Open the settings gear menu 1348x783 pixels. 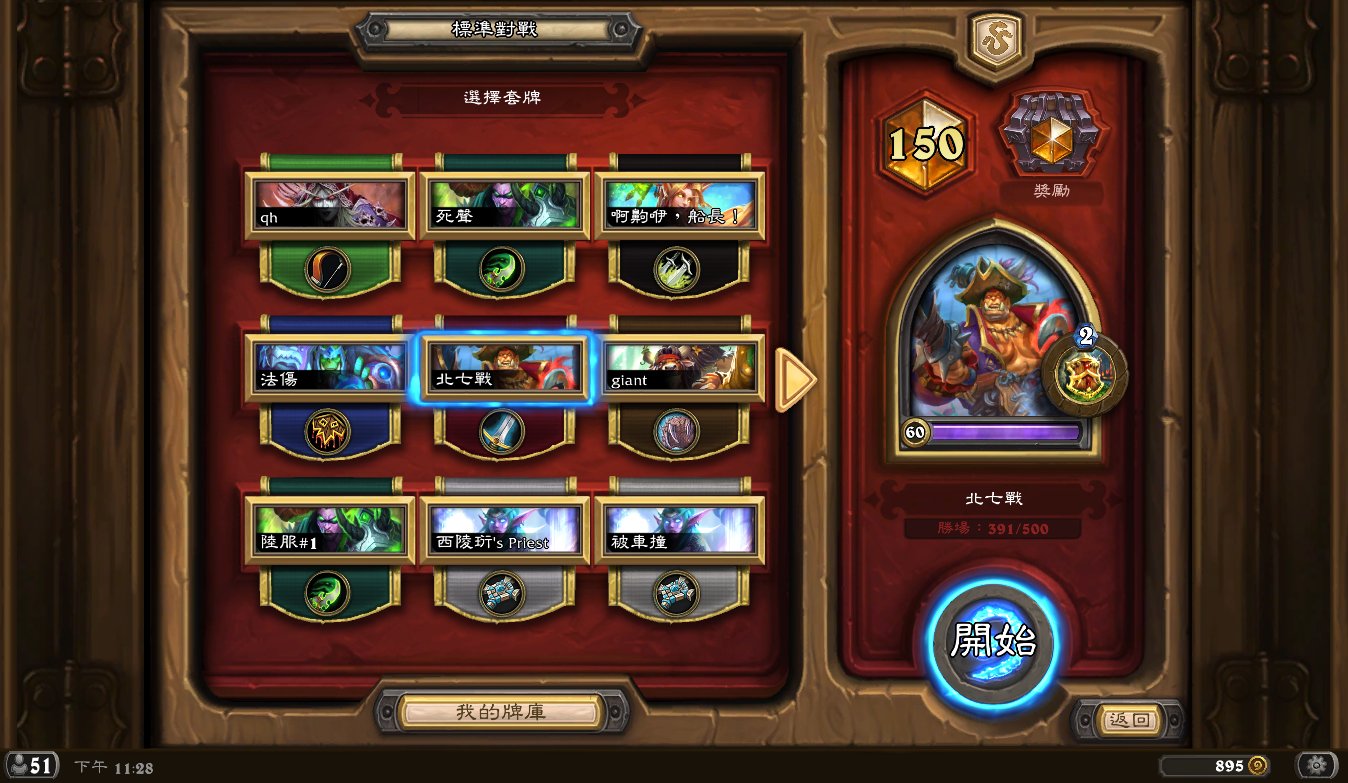[1317, 765]
